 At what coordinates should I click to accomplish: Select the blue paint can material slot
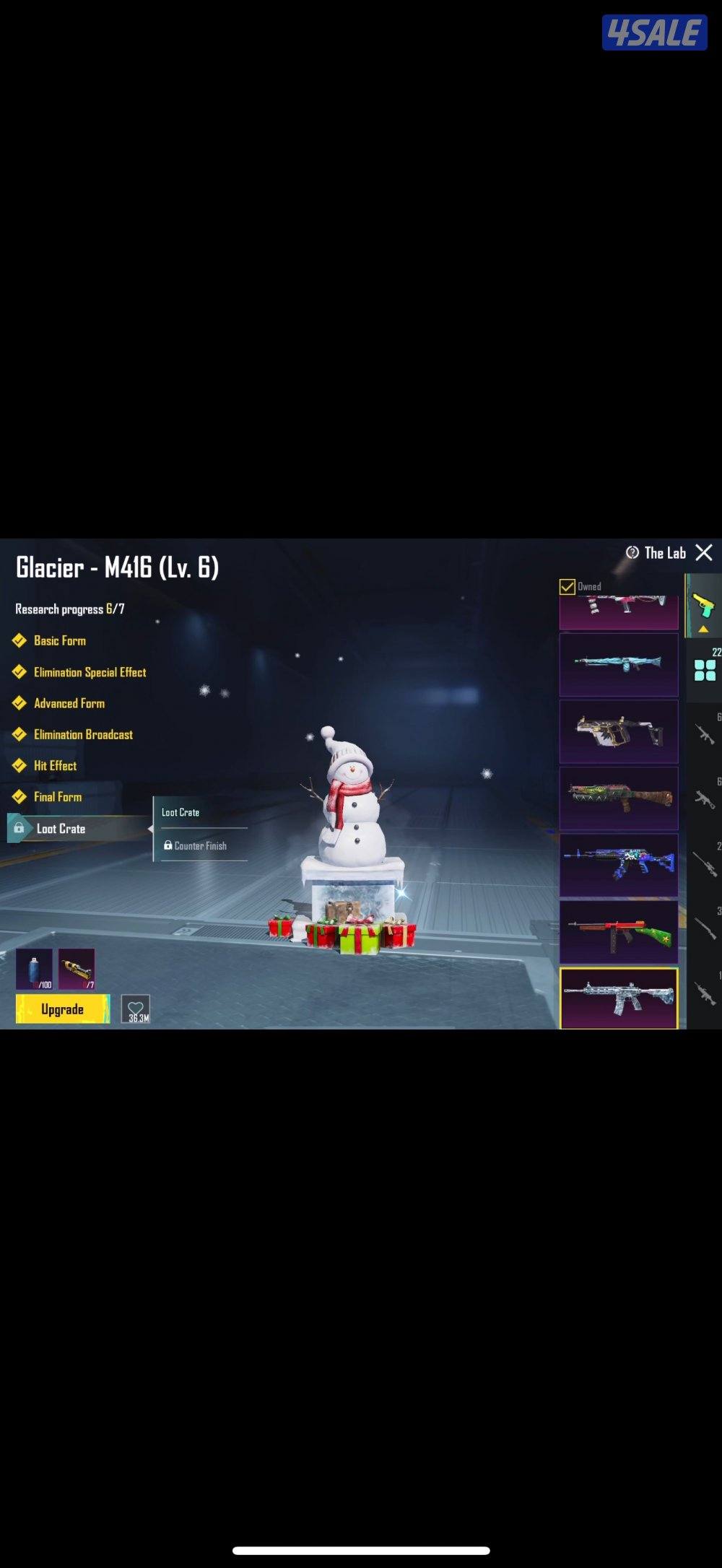coord(35,969)
